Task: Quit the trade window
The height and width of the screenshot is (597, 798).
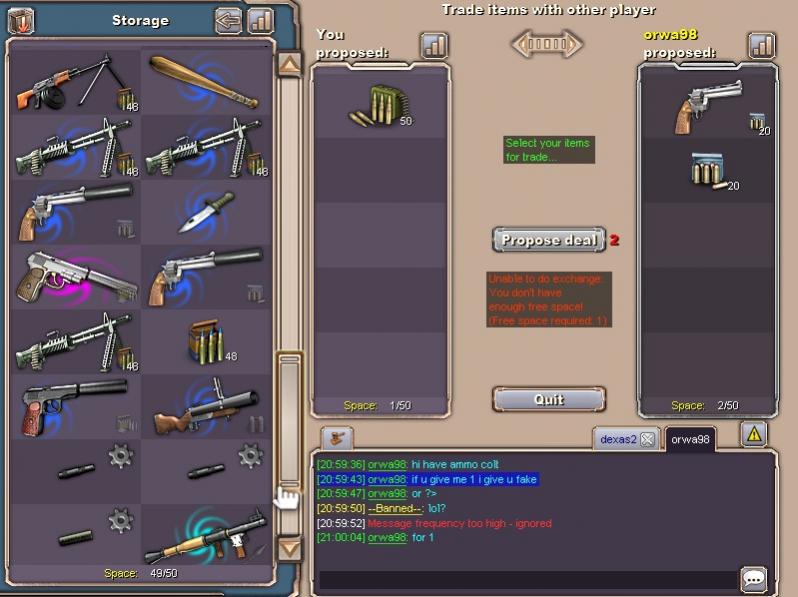Action: 549,399
